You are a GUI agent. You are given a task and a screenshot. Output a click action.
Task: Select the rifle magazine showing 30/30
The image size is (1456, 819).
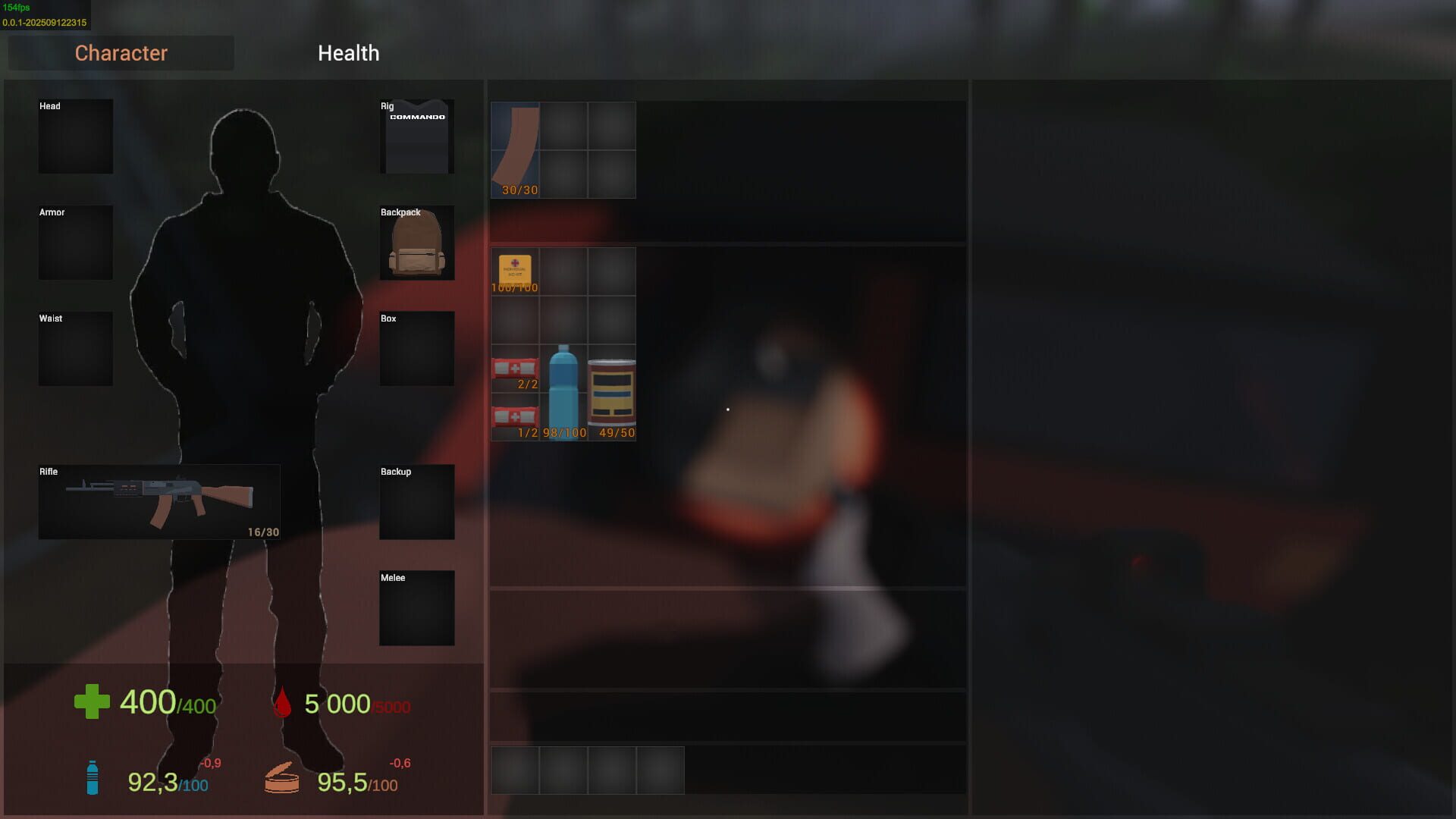(x=515, y=149)
